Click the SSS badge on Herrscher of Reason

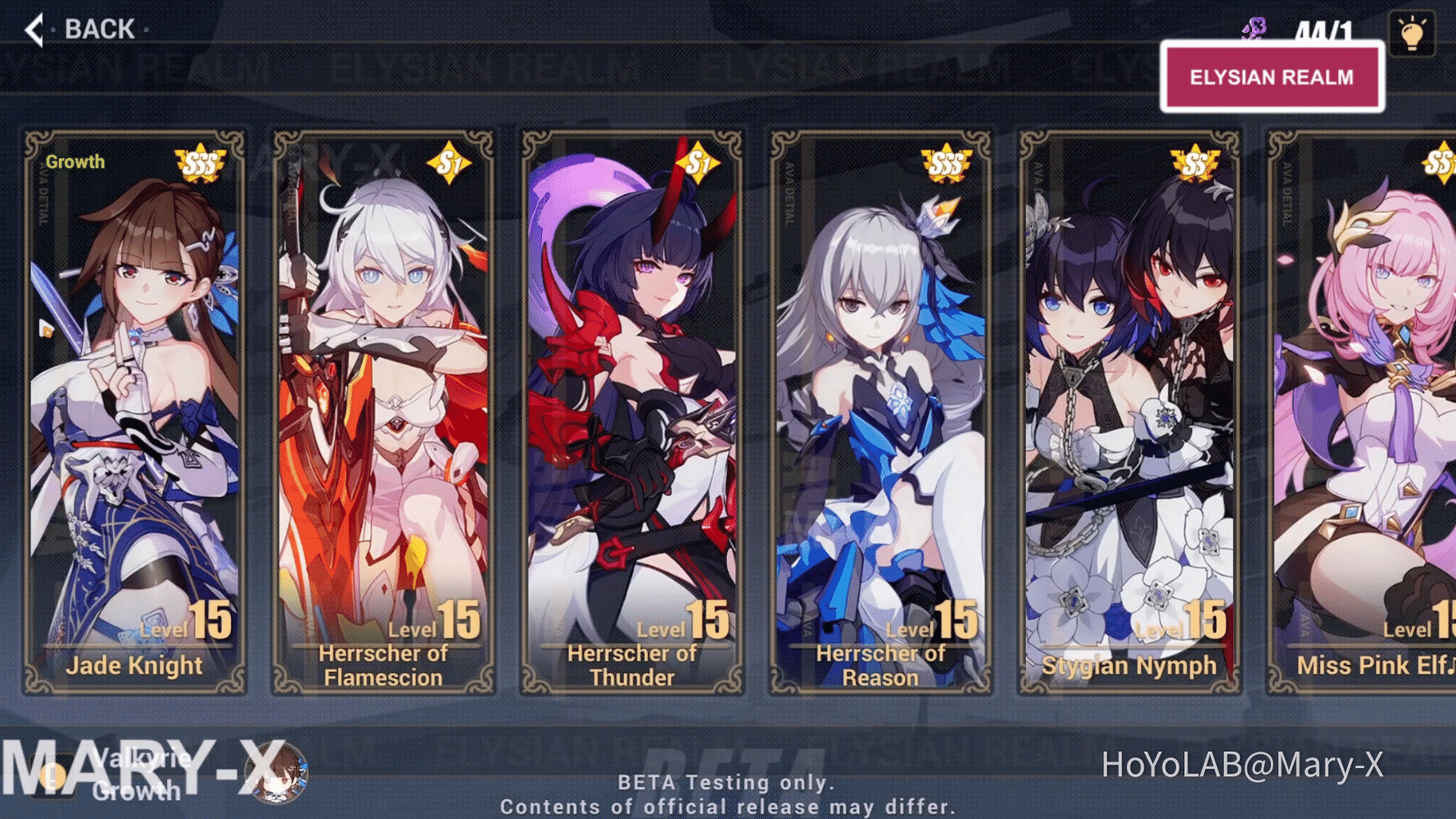(946, 162)
